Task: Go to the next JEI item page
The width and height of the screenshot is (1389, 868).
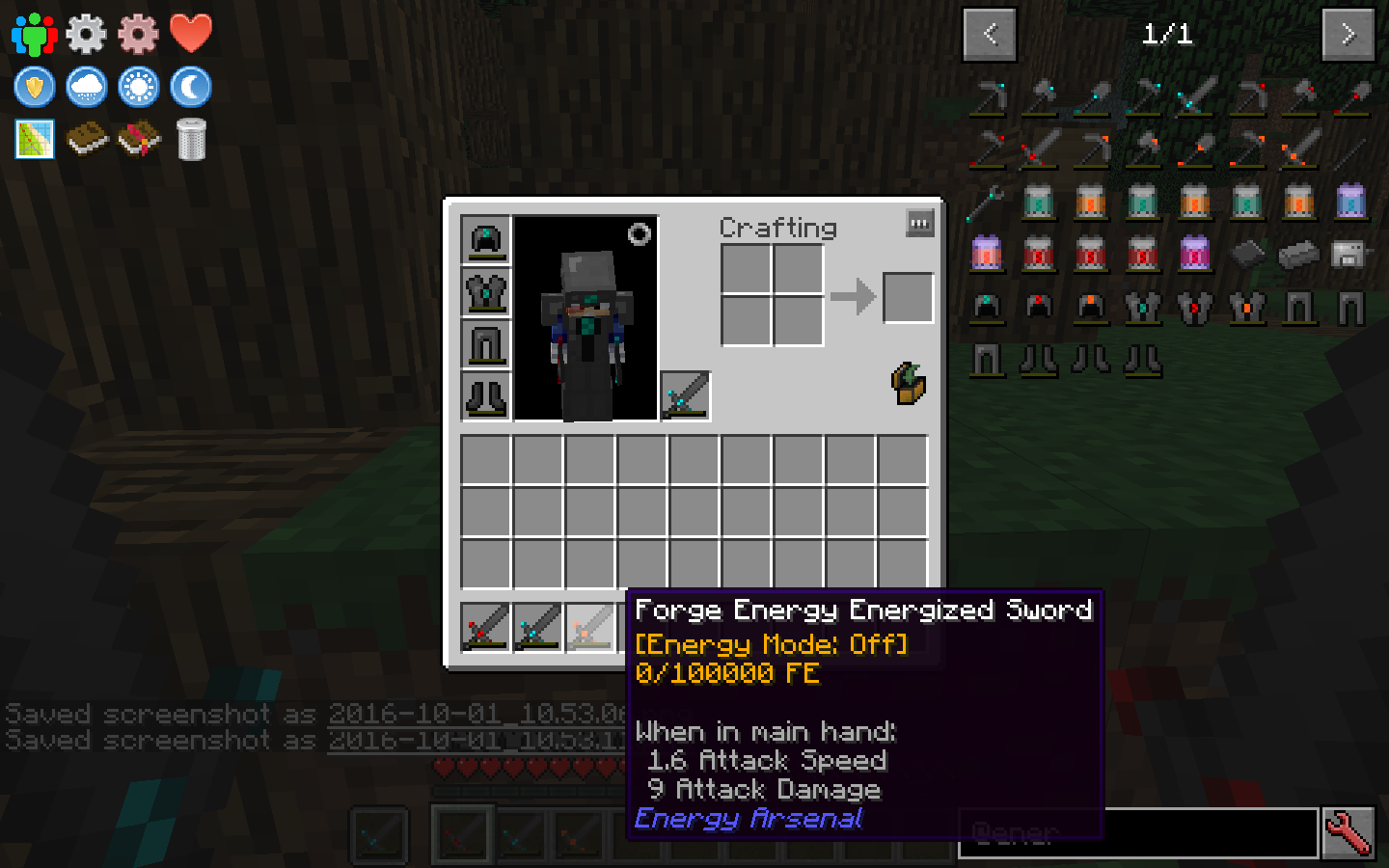Action: click(1348, 33)
